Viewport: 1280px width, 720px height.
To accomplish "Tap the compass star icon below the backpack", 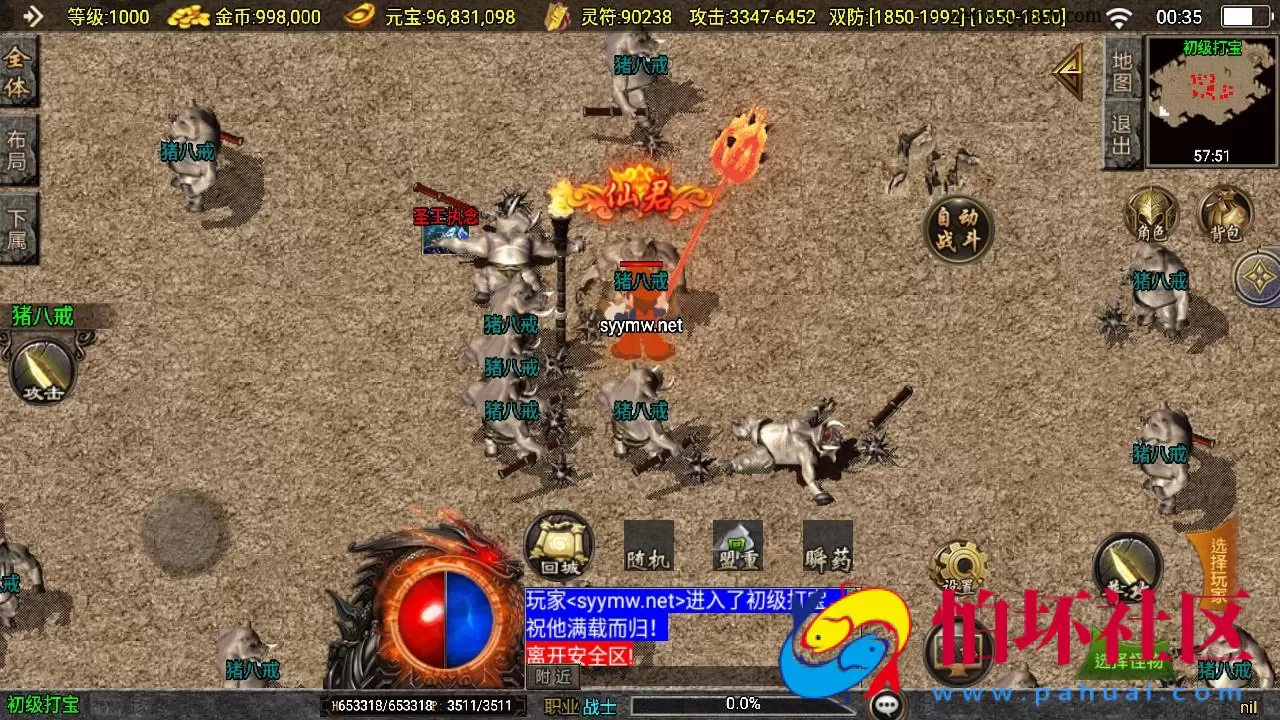I will click(x=1256, y=275).
